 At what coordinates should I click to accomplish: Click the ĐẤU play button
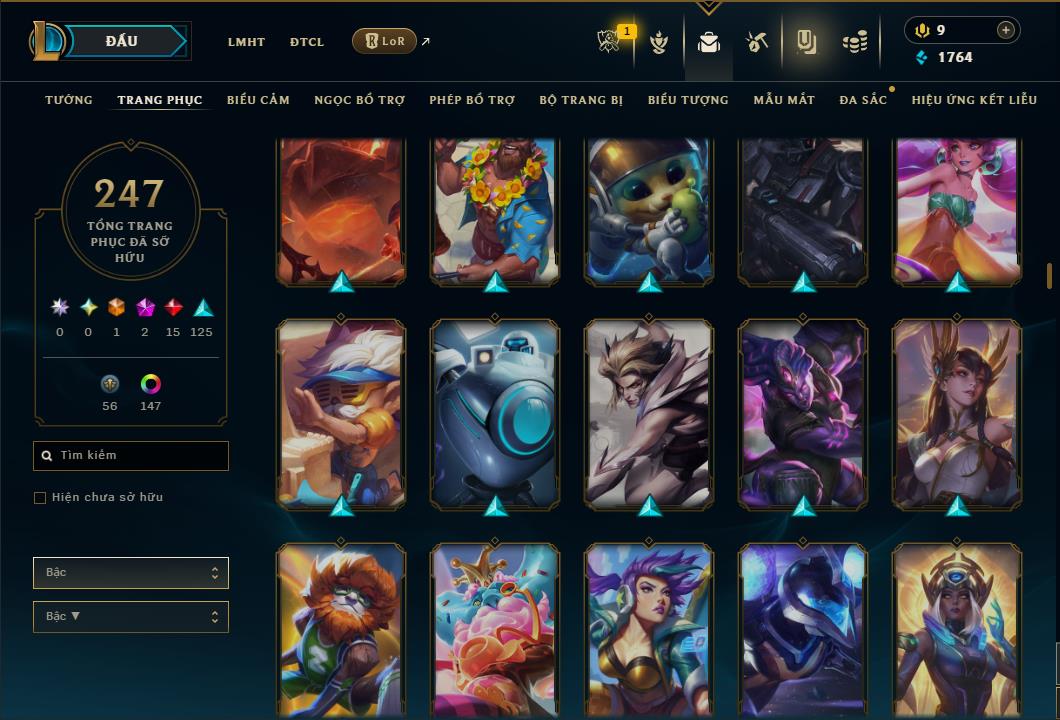(x=121, y=41)
